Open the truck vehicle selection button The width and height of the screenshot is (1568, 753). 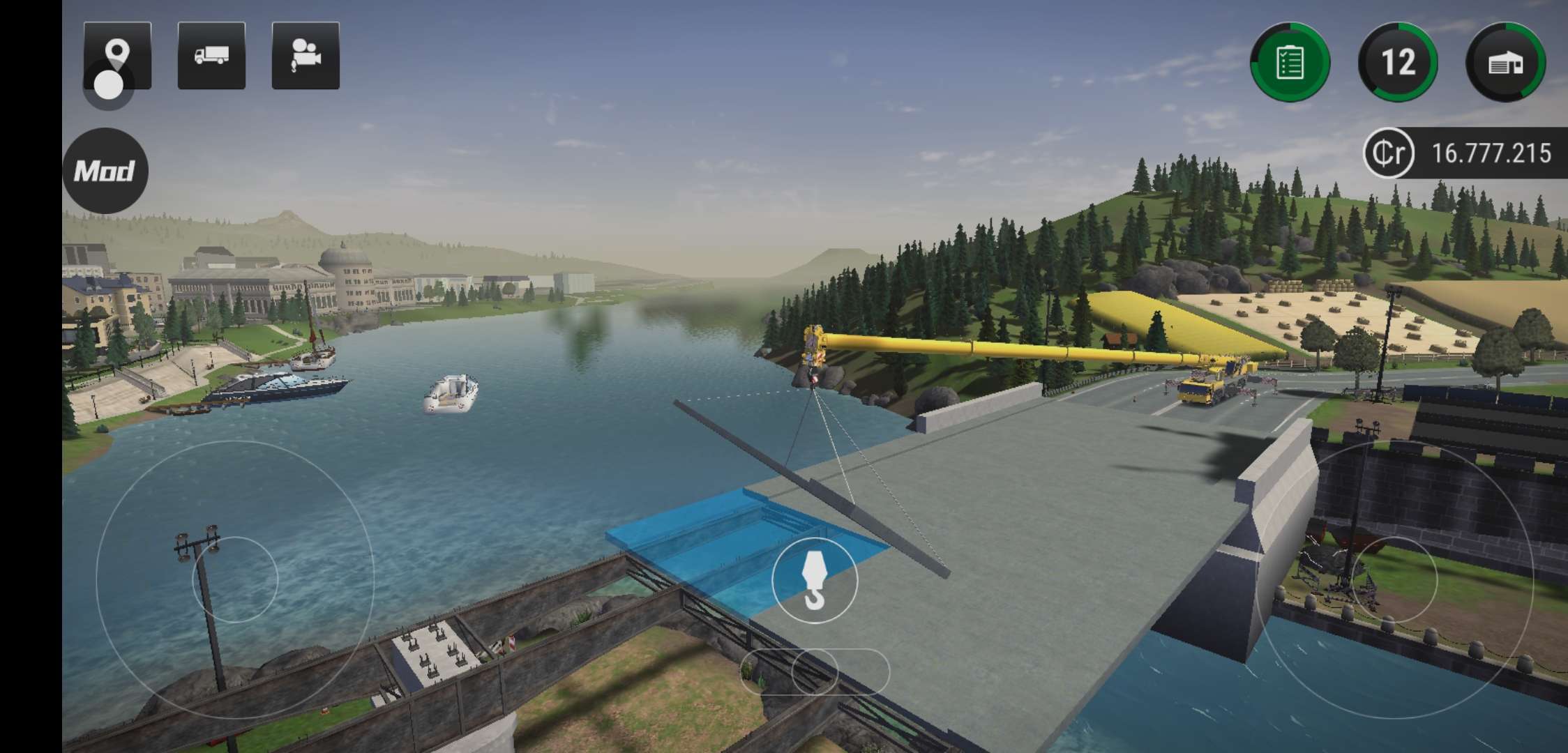point(211,56)
